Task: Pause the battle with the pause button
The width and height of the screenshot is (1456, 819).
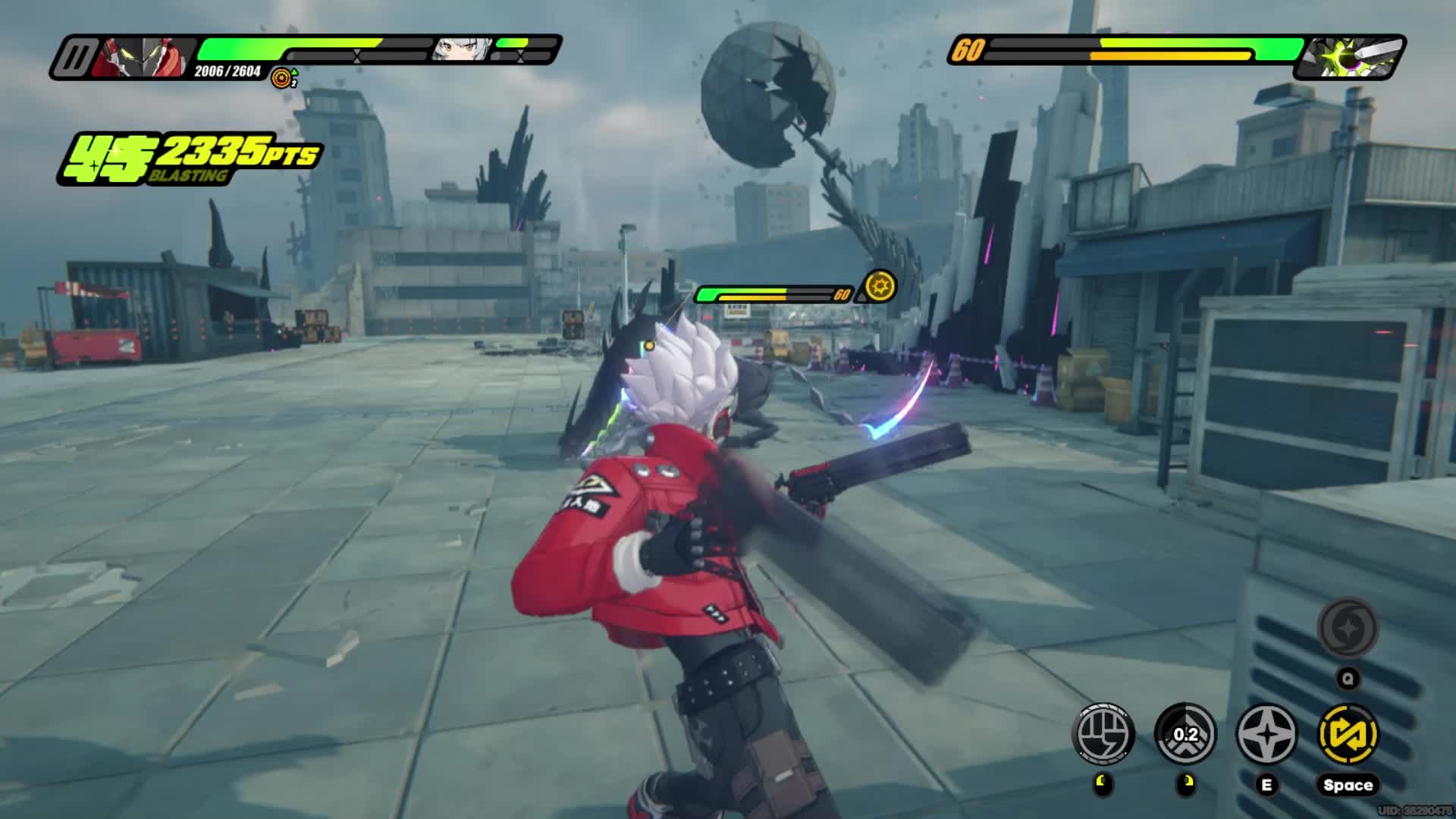Action: coord(75,57)
